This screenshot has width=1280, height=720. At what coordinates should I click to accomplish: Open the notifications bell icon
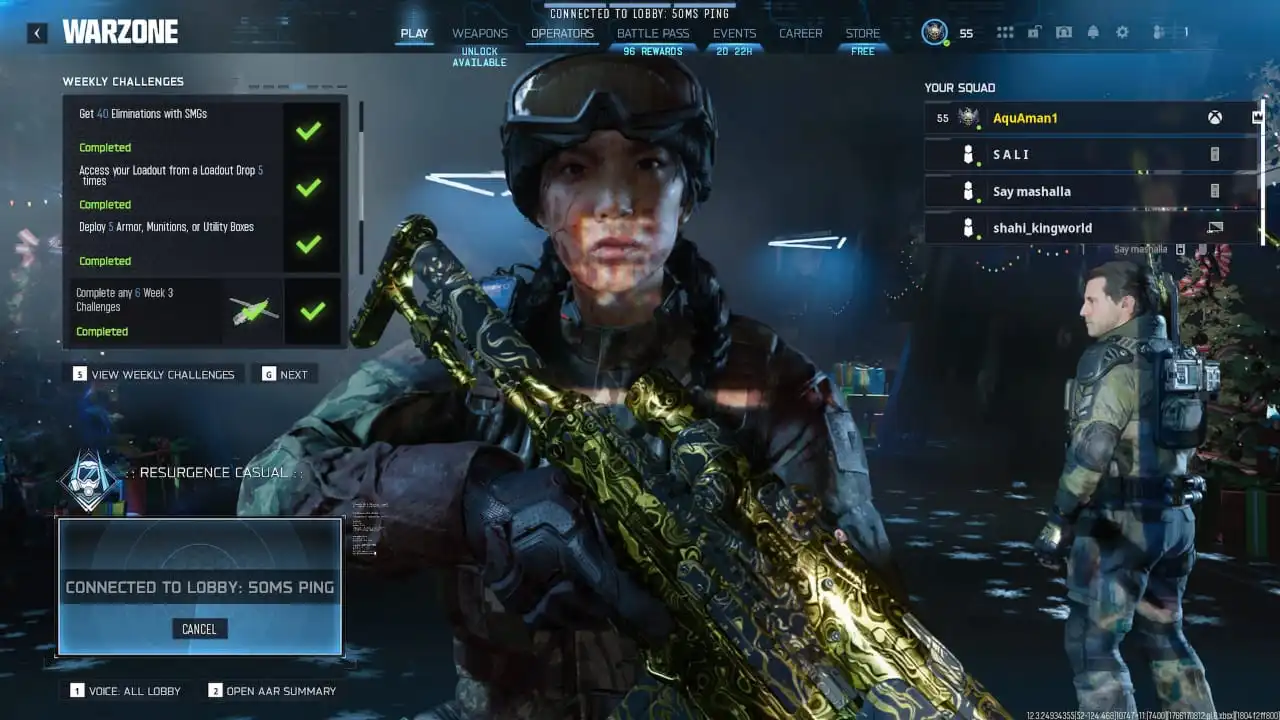point(1094,32)
